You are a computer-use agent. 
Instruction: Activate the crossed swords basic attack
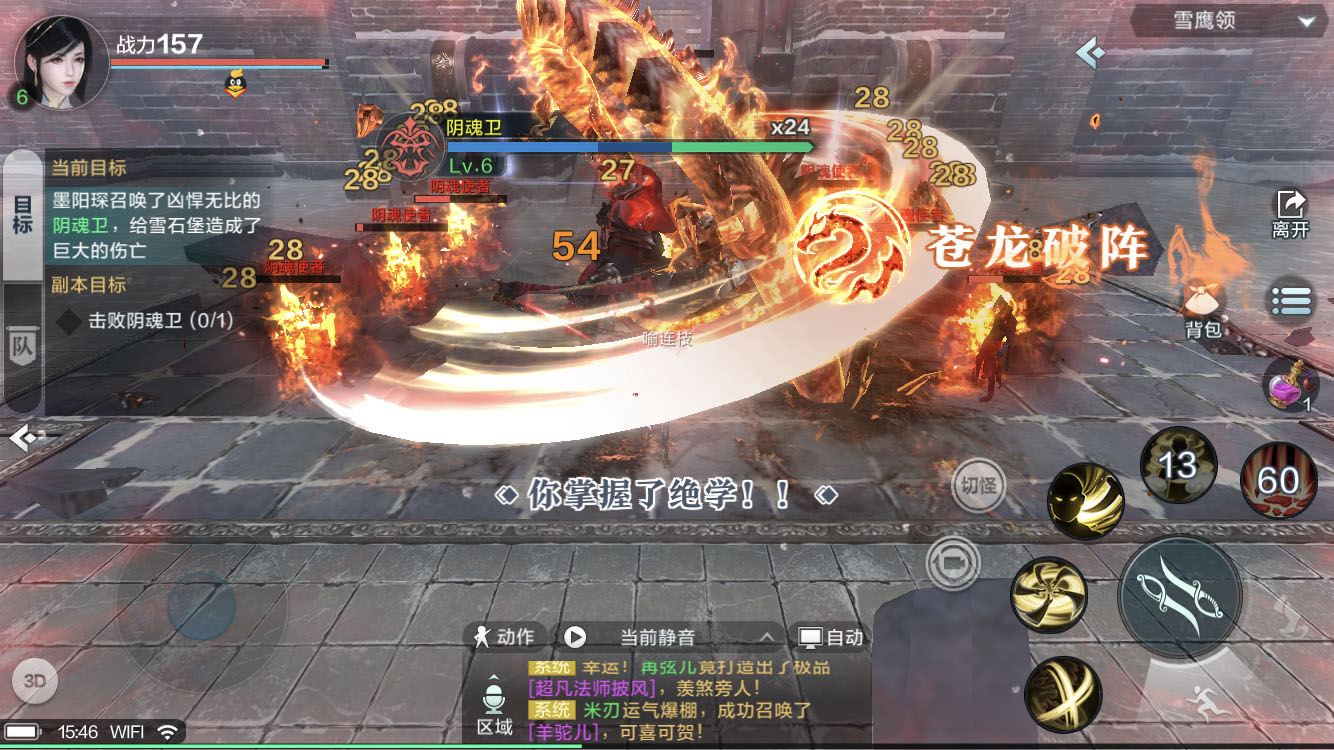pyautogui.click(x=1180, y=596)
